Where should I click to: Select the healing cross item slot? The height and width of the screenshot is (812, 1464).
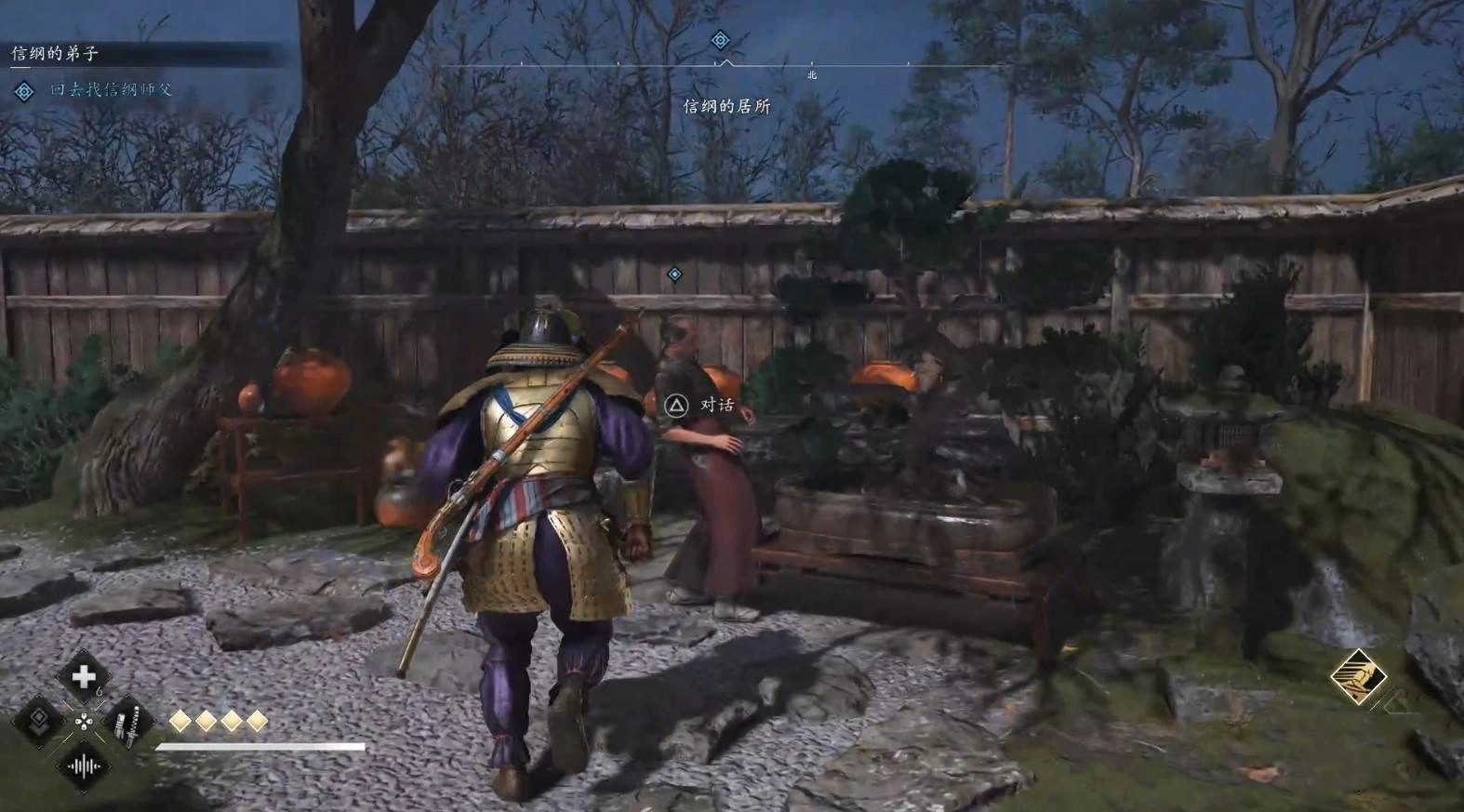tap(83, 676)
